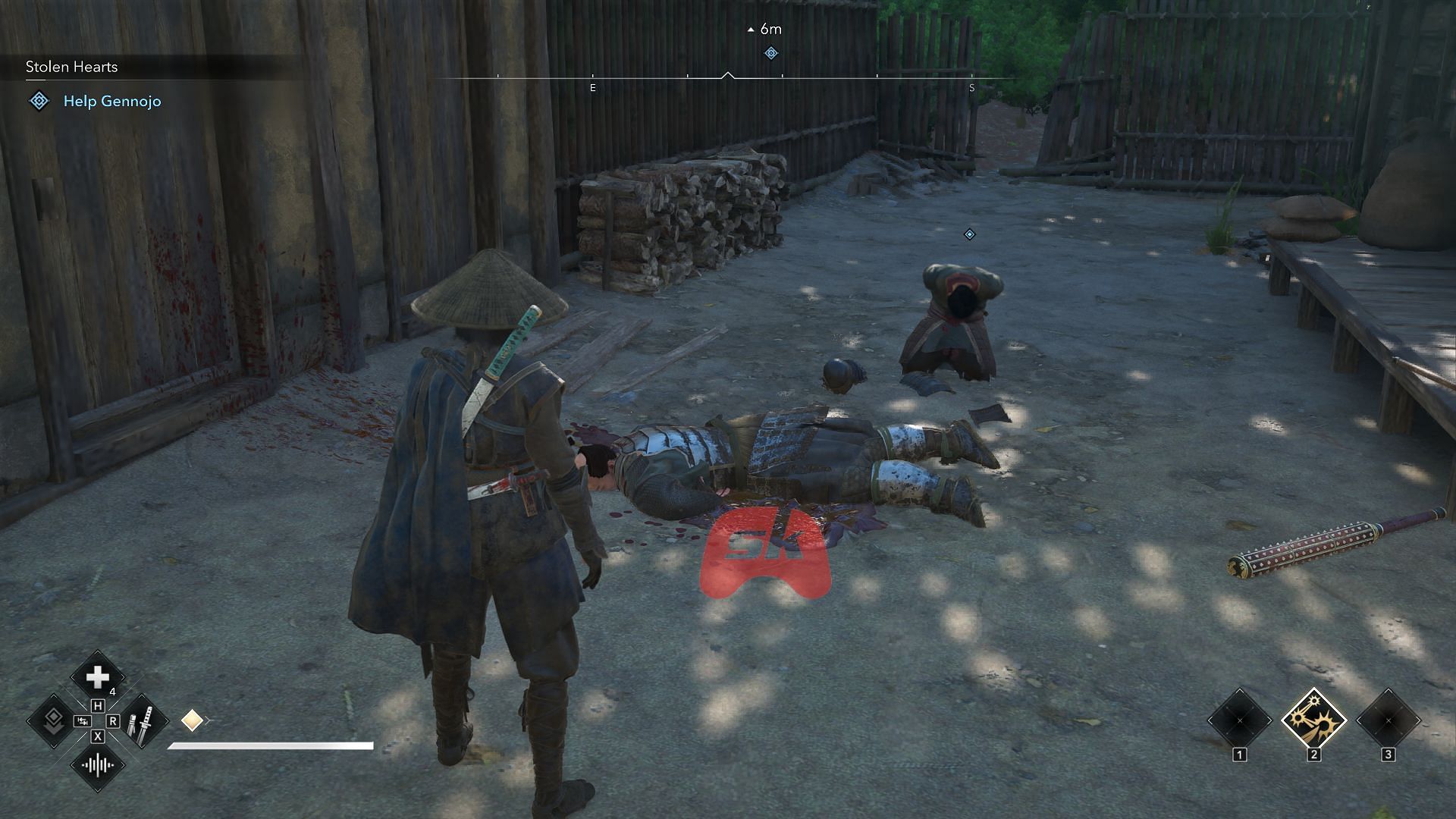
Task: Activate the sound wave whistle icon
Action: [x=98, y=765]
